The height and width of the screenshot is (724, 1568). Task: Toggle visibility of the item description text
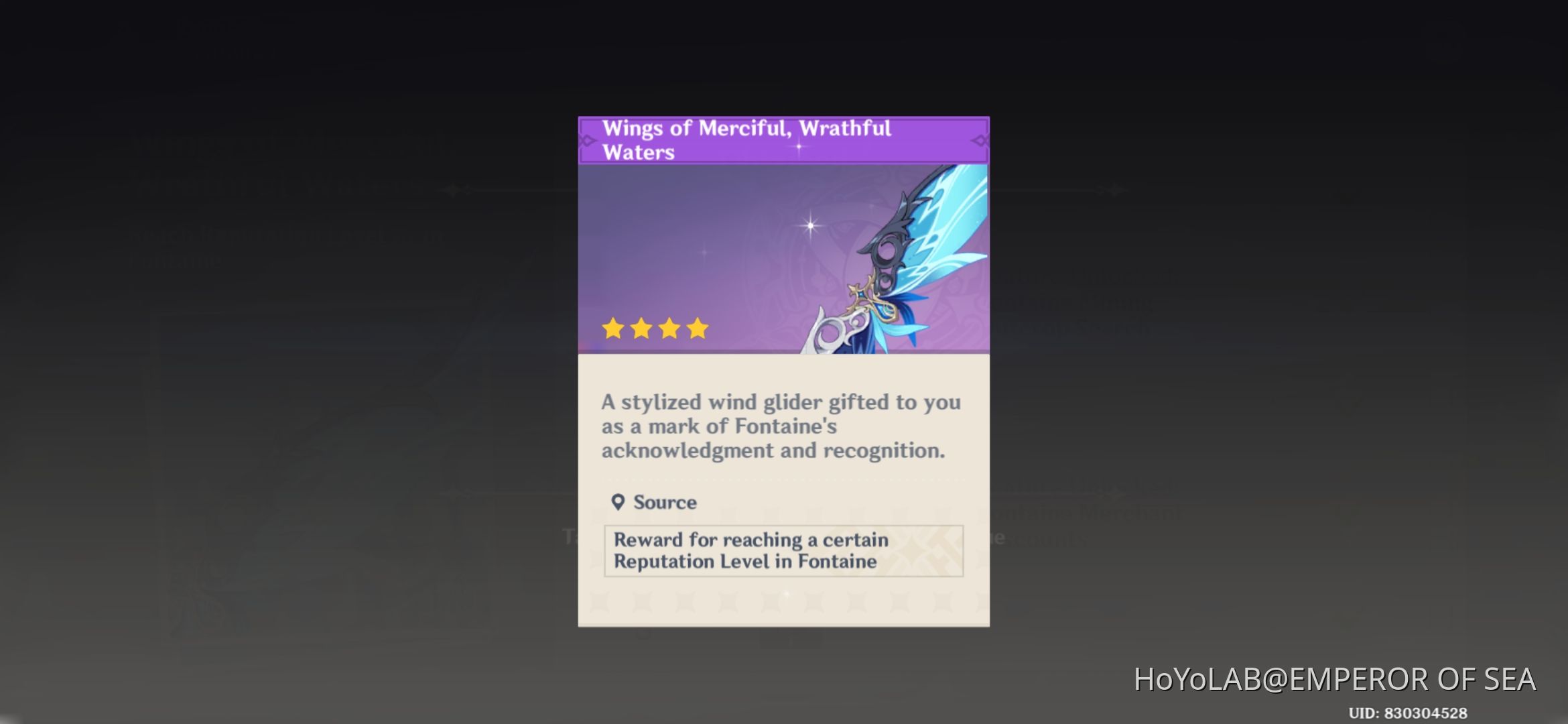point(781,426)
